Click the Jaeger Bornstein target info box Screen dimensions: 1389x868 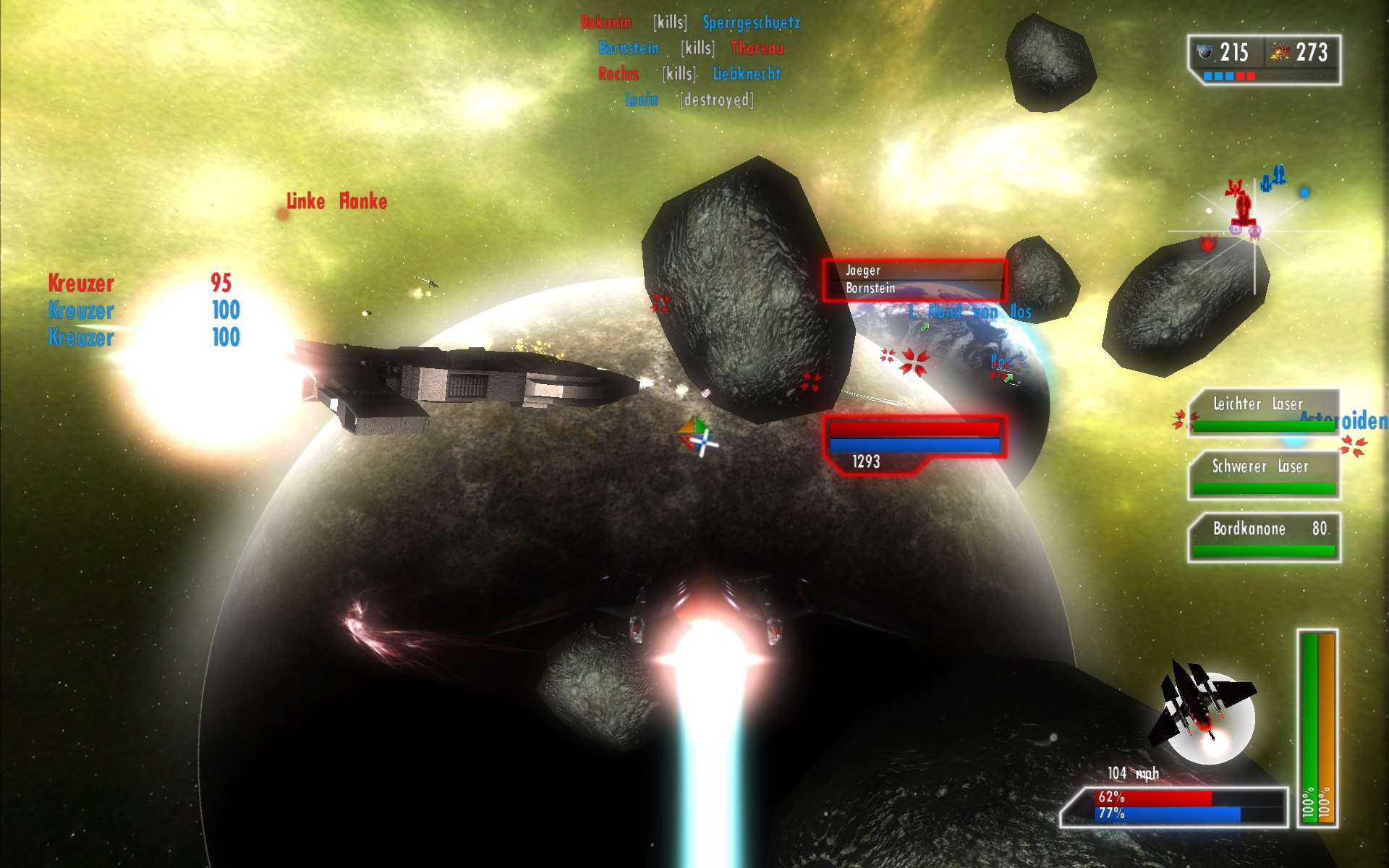click(x=914, y=279)
